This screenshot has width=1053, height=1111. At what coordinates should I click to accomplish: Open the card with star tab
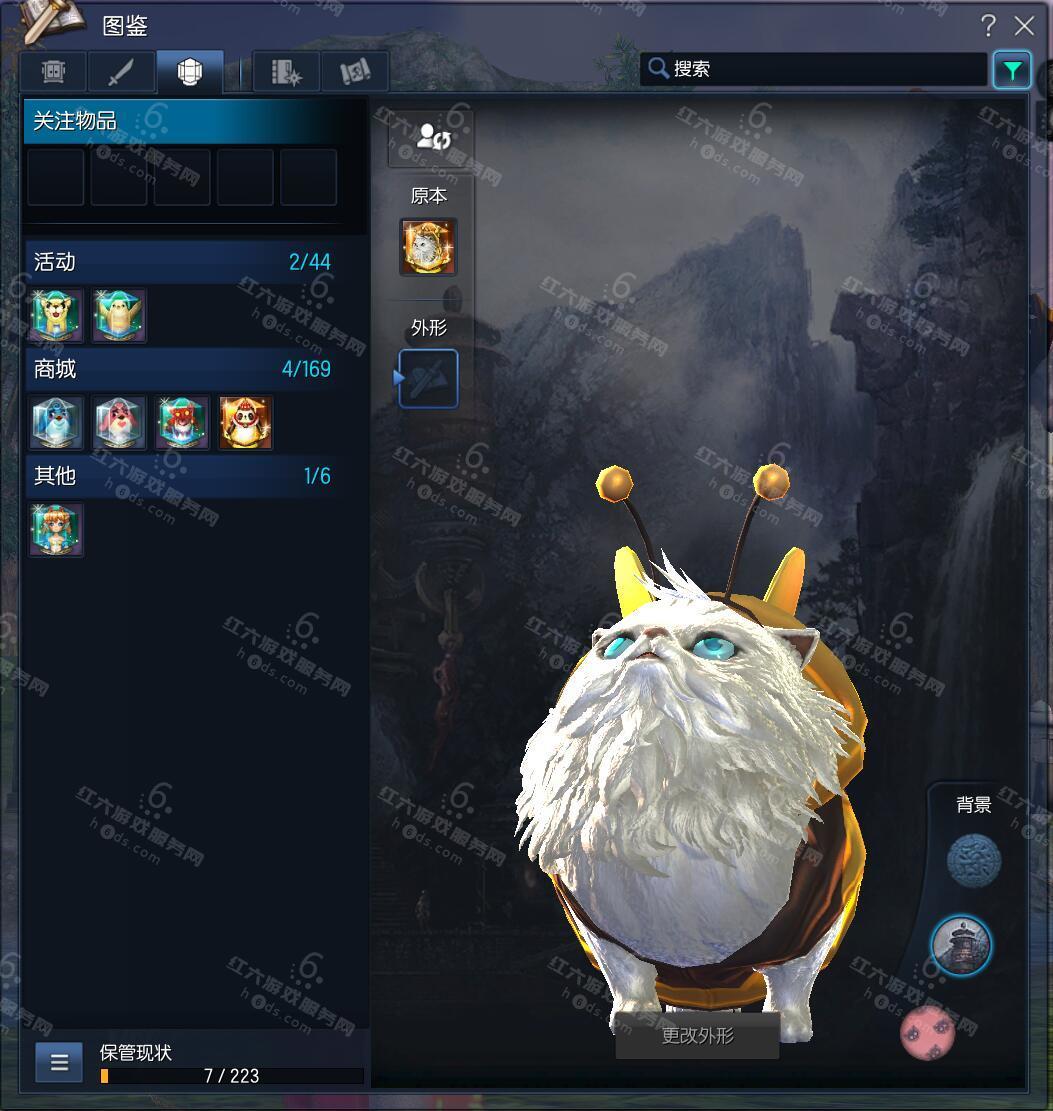[x=287, y=72]
